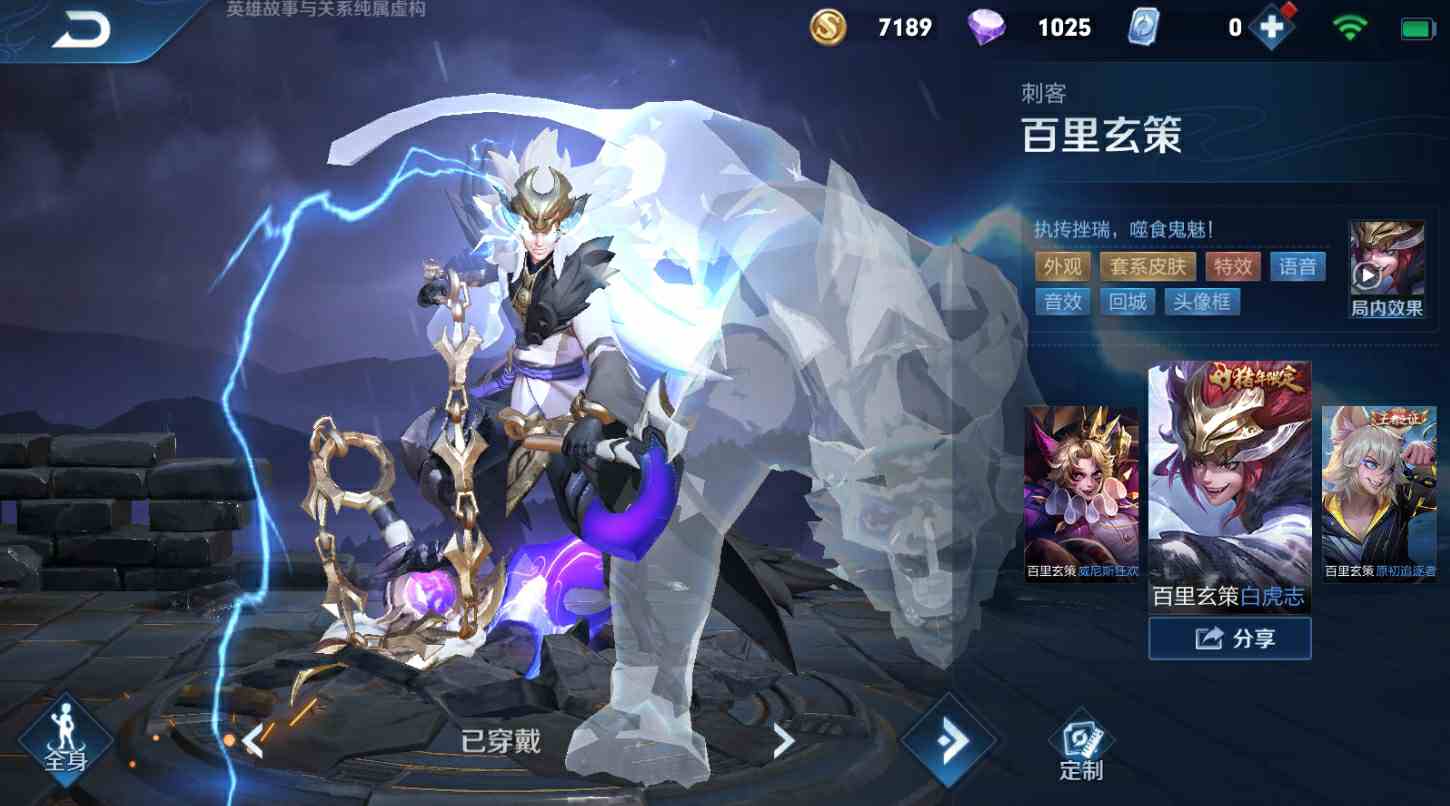The width and height of the screenshot is (1450, 806).
Task: Open the gold coin currency panel
Action: click(829, 27)
